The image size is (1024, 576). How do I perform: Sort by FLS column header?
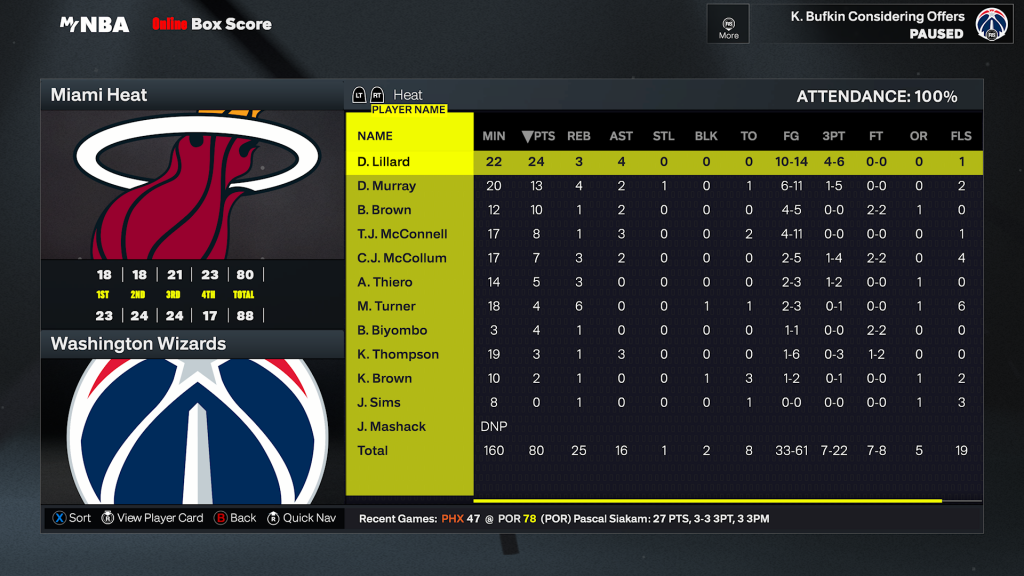pyautogui.click(x=961, y=136)
